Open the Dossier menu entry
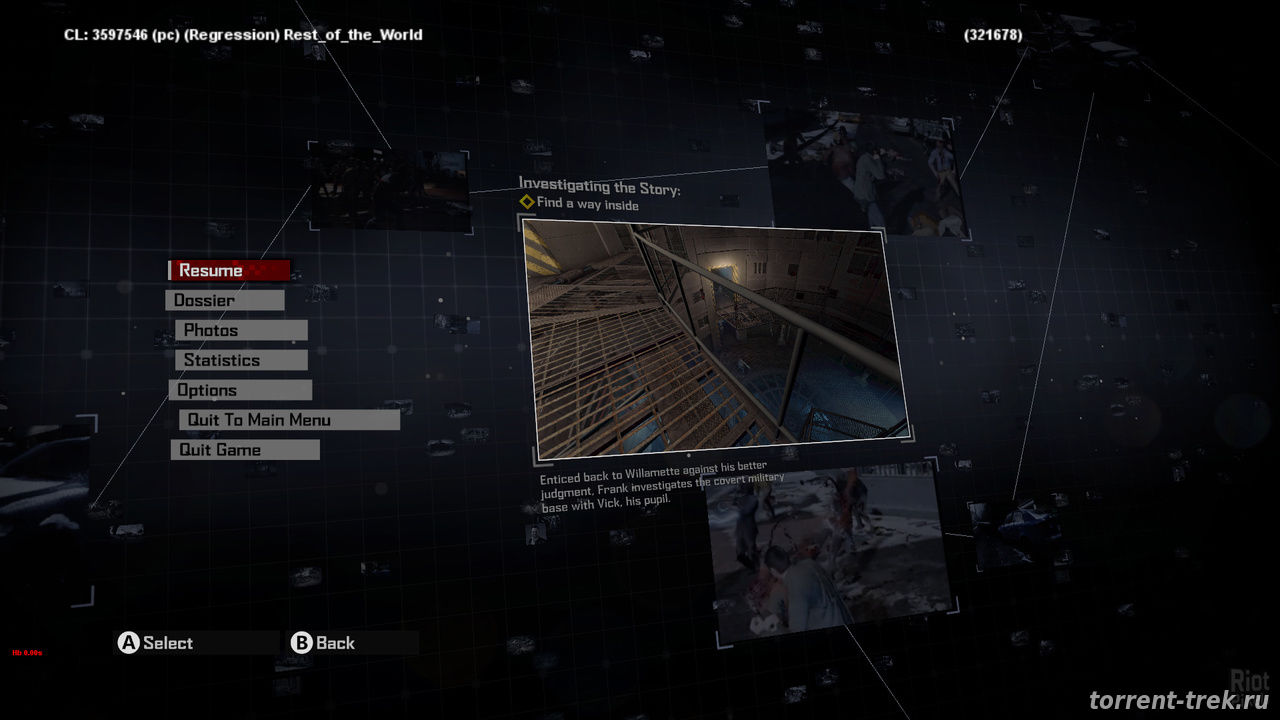This screenshot has height=720, width=1280. click(225, 300)
